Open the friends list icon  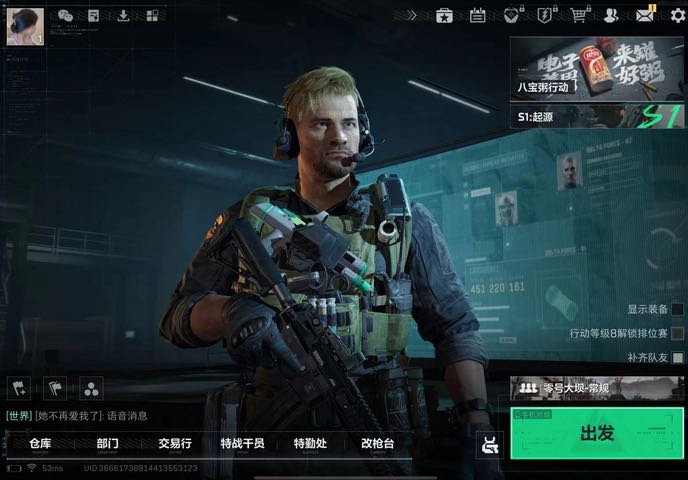[610, 15]
